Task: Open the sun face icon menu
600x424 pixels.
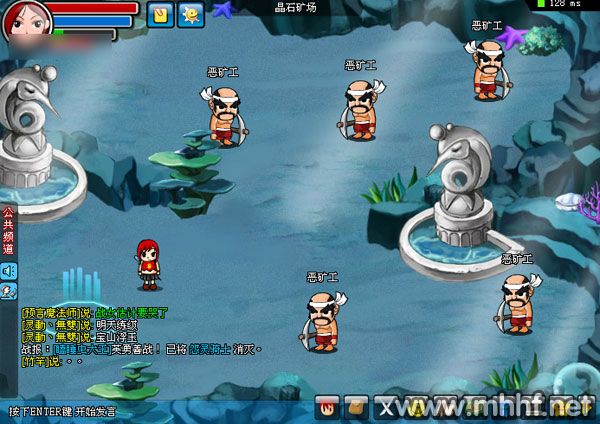Action: click(x=189, y=14)
